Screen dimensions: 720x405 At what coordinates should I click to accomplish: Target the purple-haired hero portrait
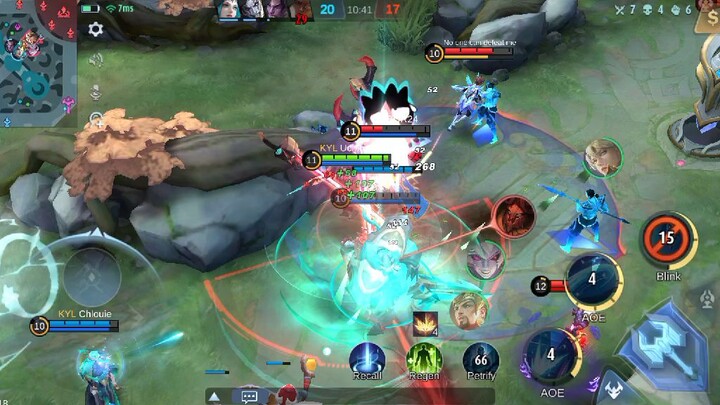click(485, 259)
